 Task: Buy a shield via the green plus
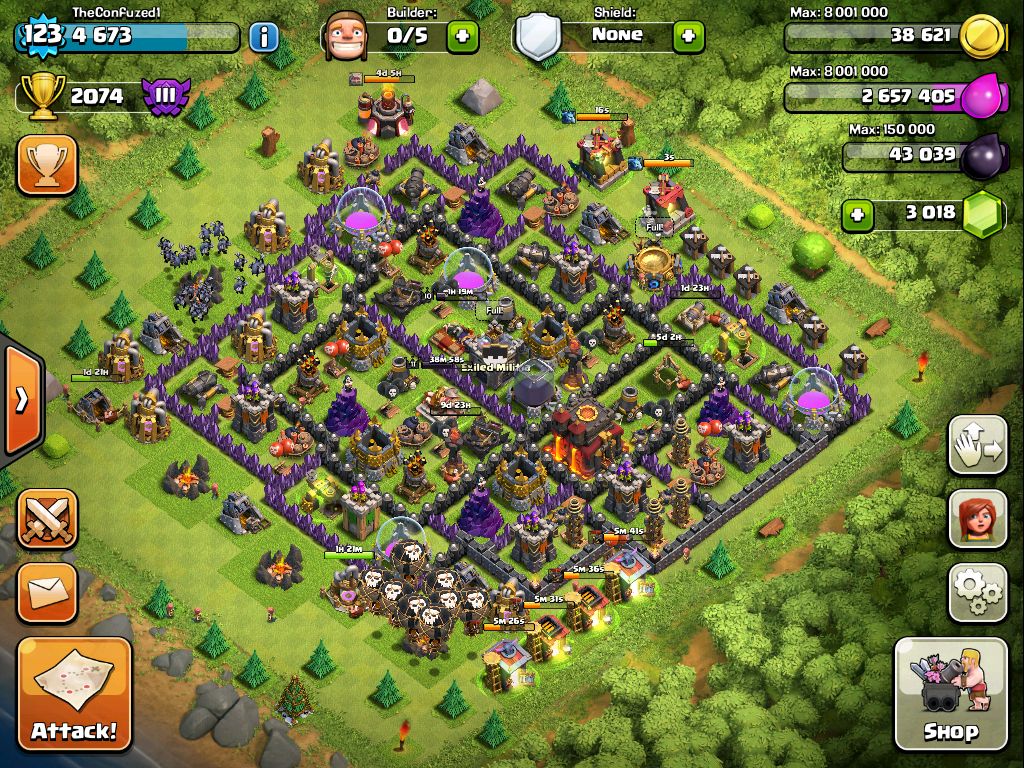[688, 37]
